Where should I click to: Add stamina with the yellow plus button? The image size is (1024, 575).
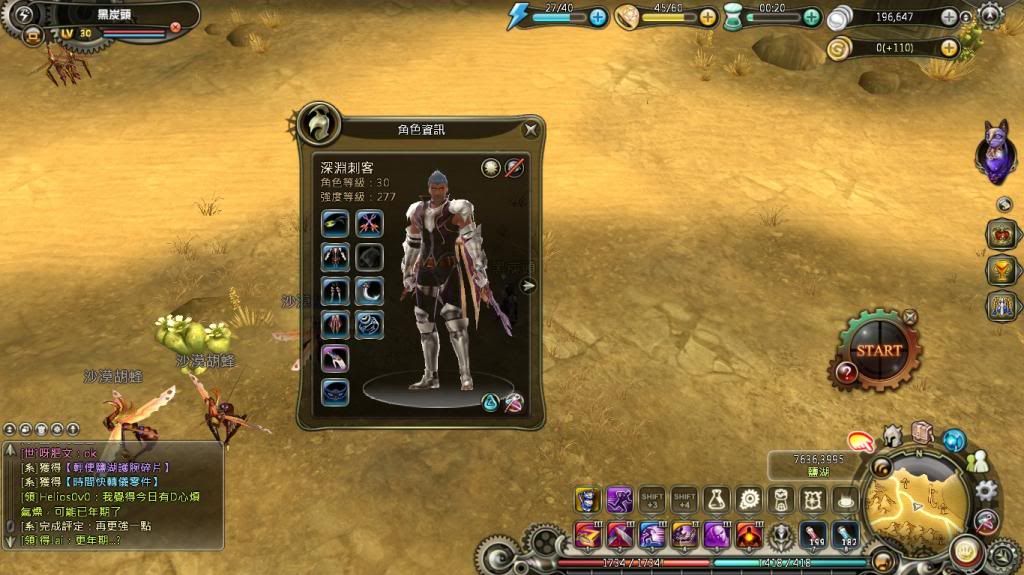707,16
